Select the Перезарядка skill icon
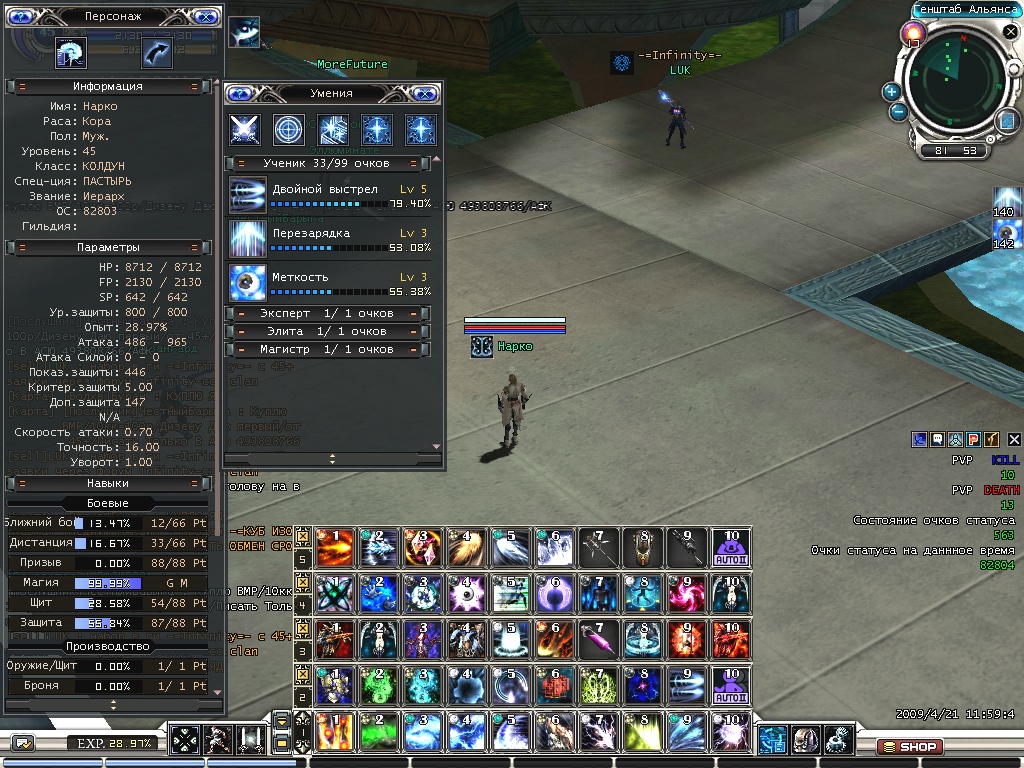 (x=246, y=238)
